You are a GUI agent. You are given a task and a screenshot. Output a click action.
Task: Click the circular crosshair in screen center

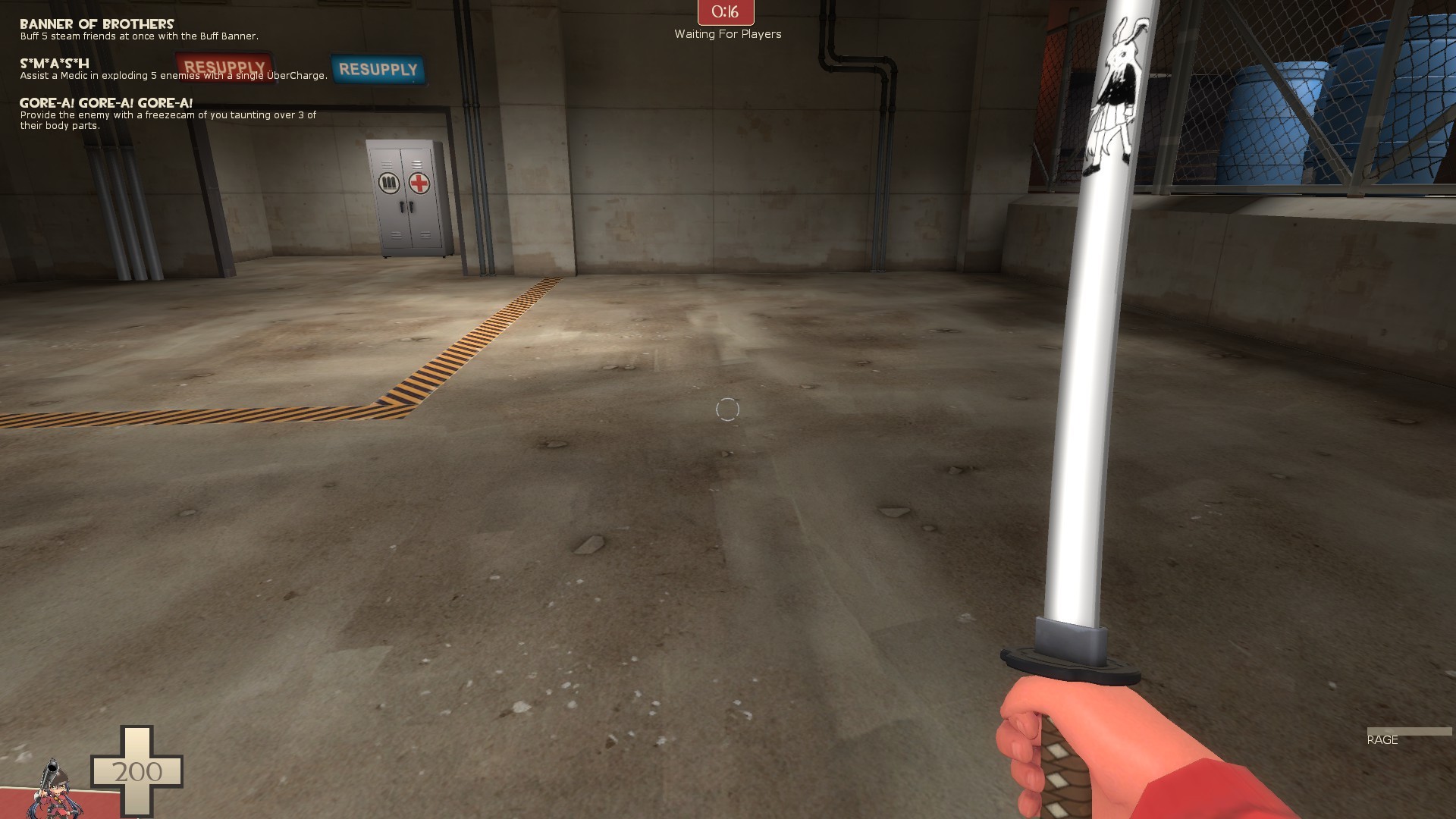tap(726, 409)
